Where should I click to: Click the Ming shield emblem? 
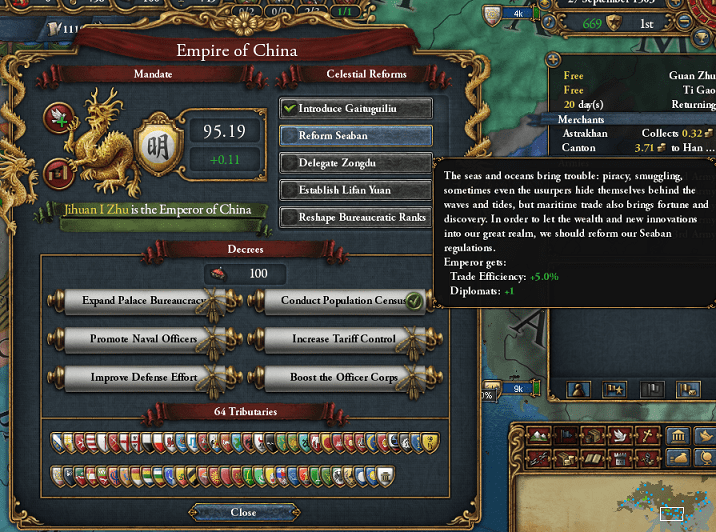[x=157, y=135]
